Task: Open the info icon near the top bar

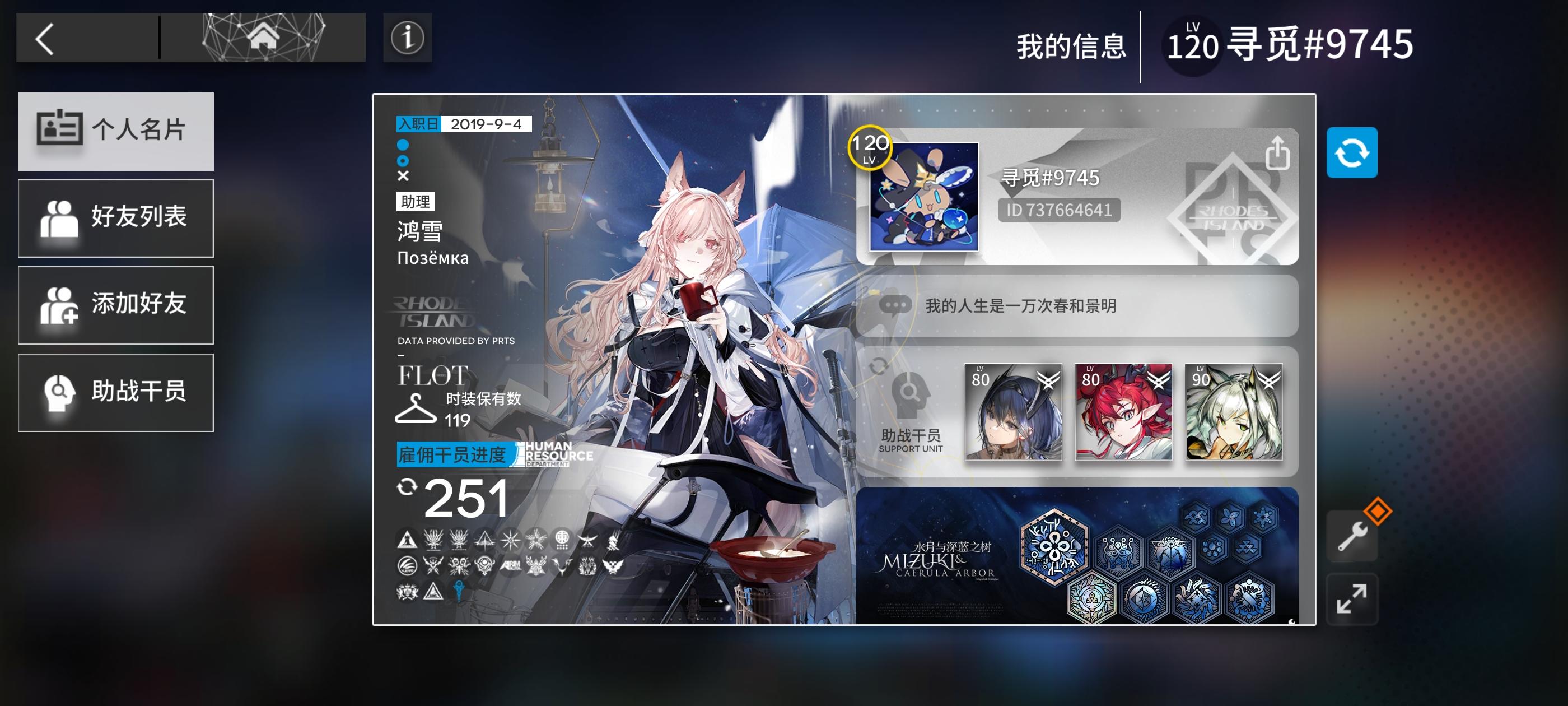Action: (x=407, y=38)
